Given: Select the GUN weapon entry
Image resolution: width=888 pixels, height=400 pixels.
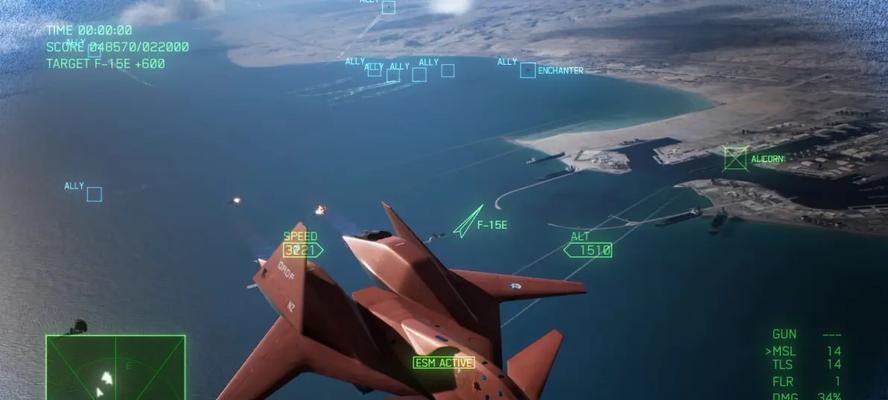Looking at the screenshot, I should pos(783,334).
